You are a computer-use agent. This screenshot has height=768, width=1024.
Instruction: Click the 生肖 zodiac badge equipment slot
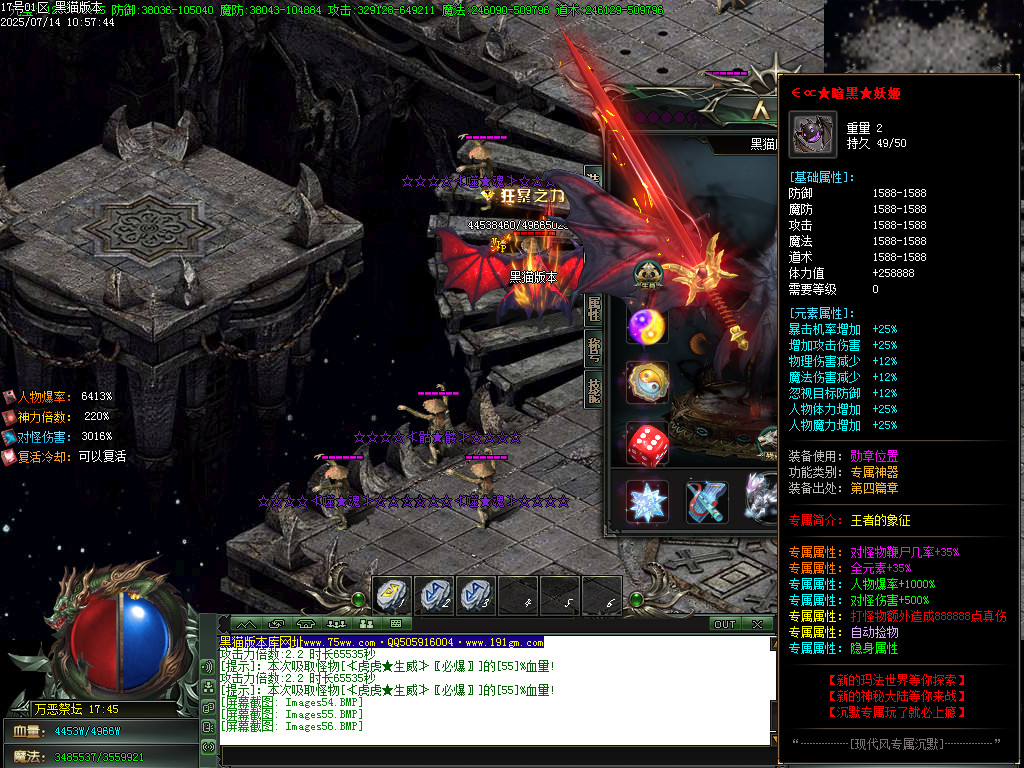(647, 273)
